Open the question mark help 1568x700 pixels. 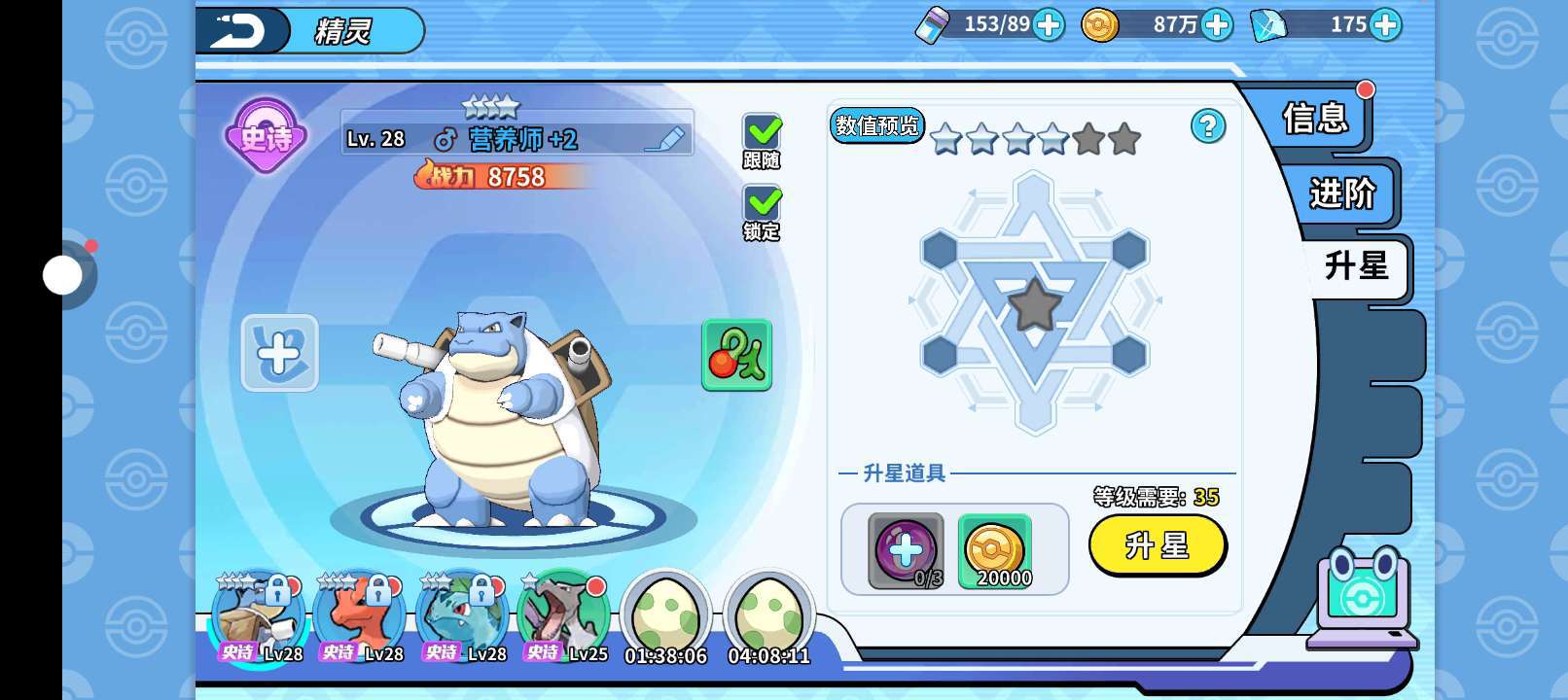[x=1208, y=126]
